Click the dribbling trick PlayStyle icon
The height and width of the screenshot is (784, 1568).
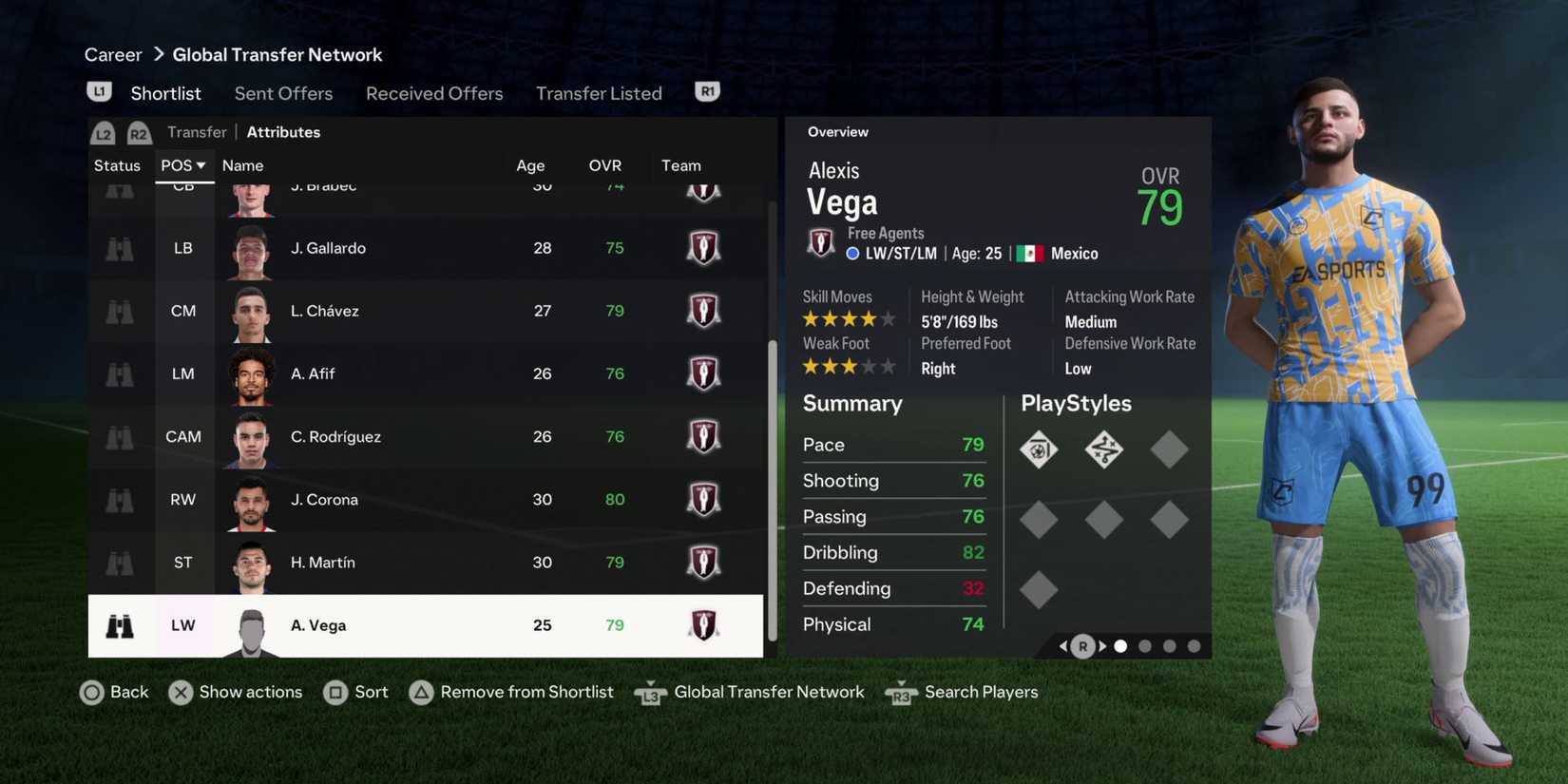[1103, 449]
